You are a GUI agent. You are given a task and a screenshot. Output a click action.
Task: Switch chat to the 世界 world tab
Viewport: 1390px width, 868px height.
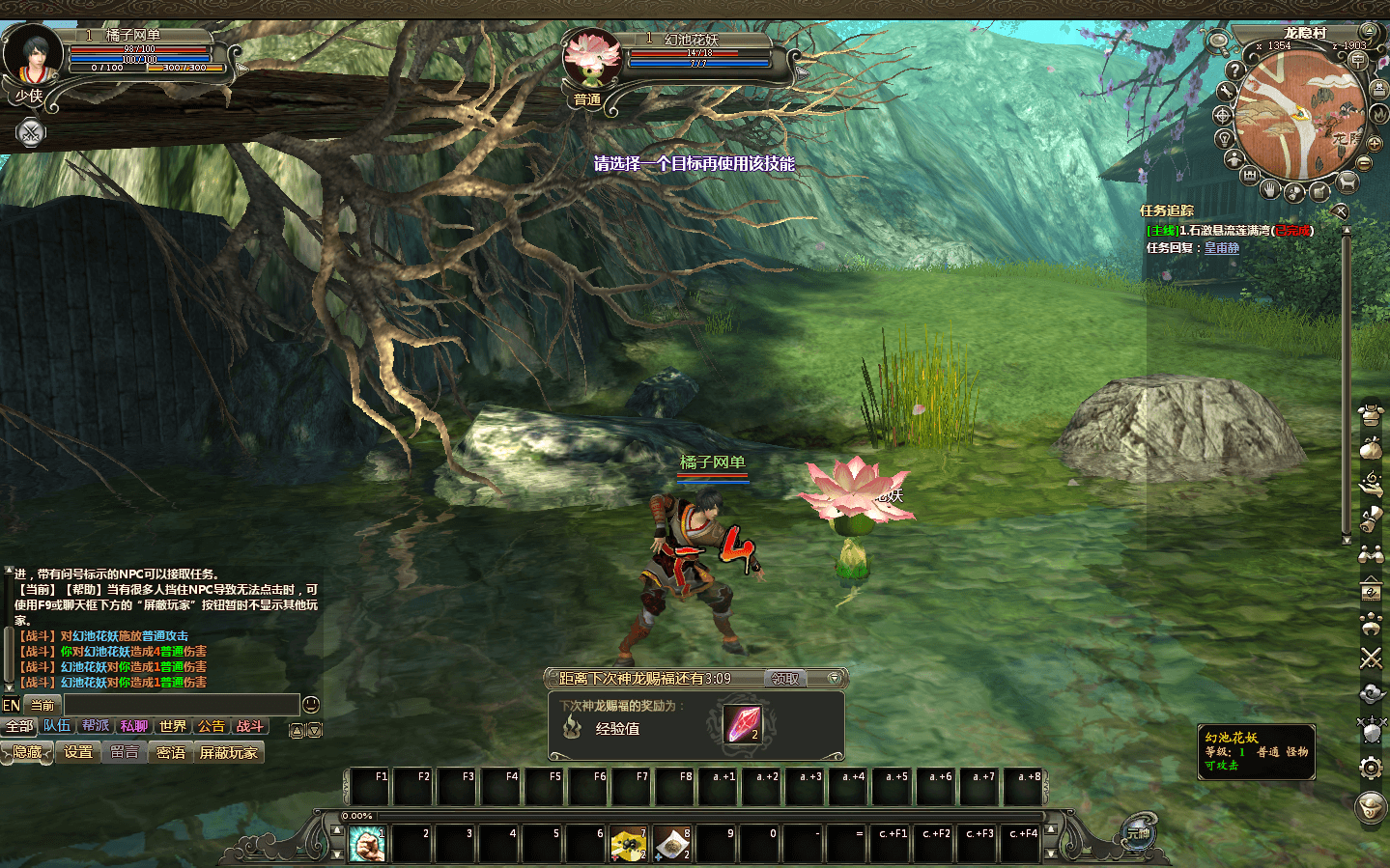173,726
